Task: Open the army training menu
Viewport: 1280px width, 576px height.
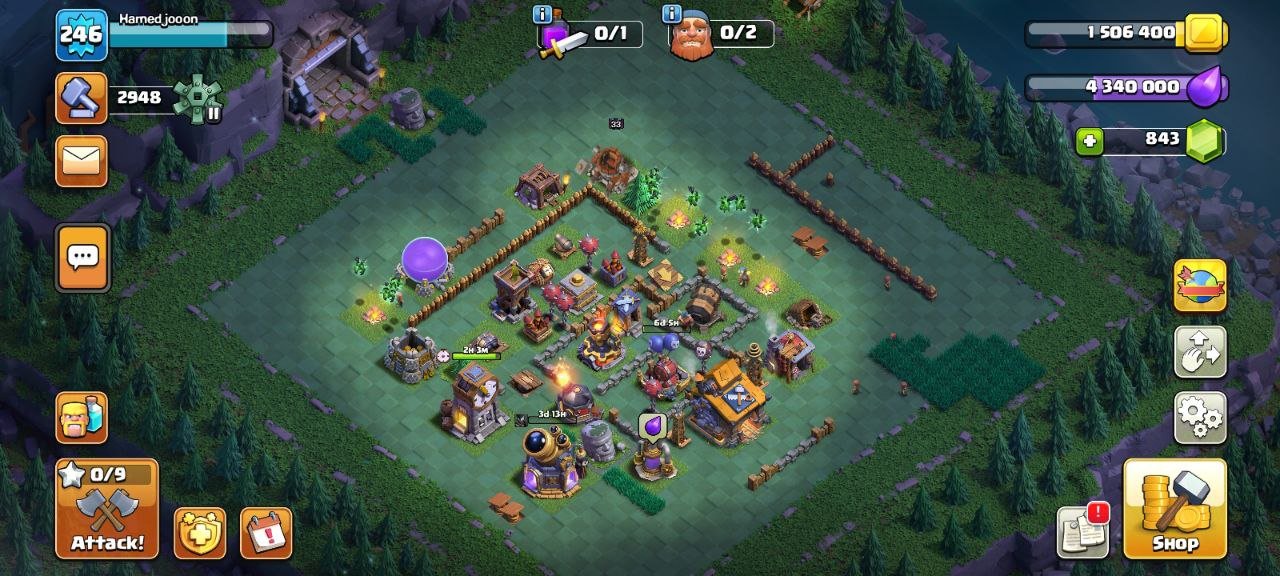Action: 81,417
